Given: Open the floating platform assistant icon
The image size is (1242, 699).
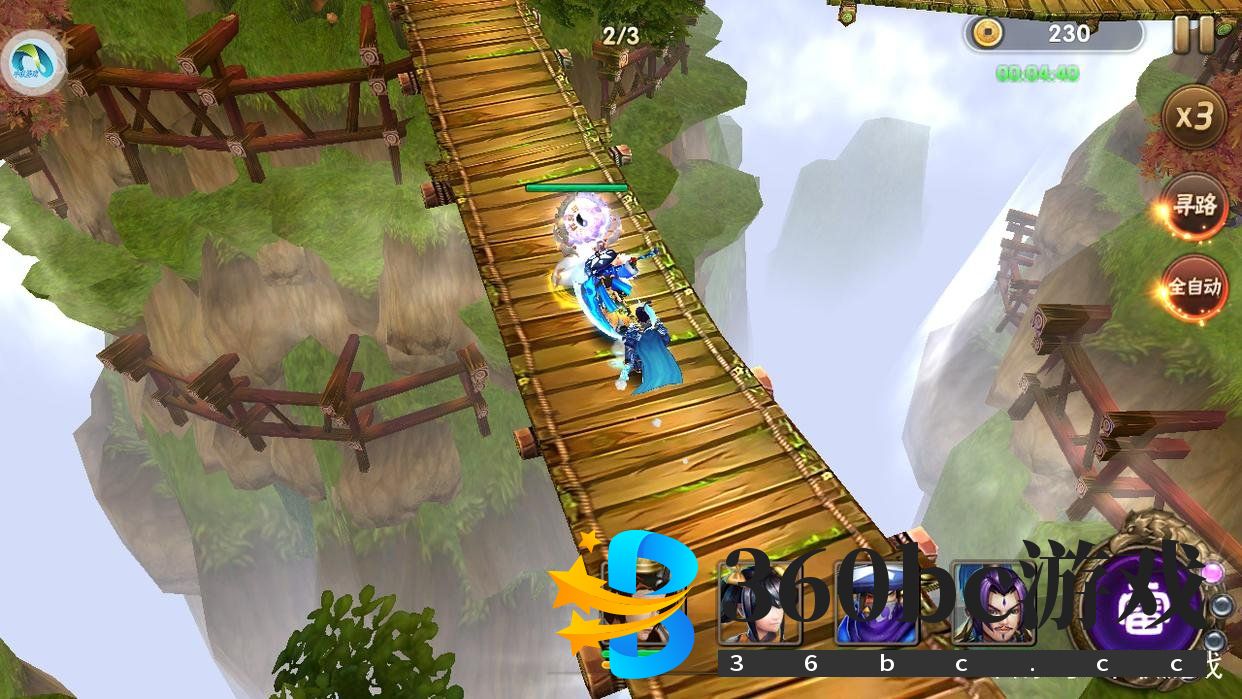Looking at the screenshot, I should [35, 62].
